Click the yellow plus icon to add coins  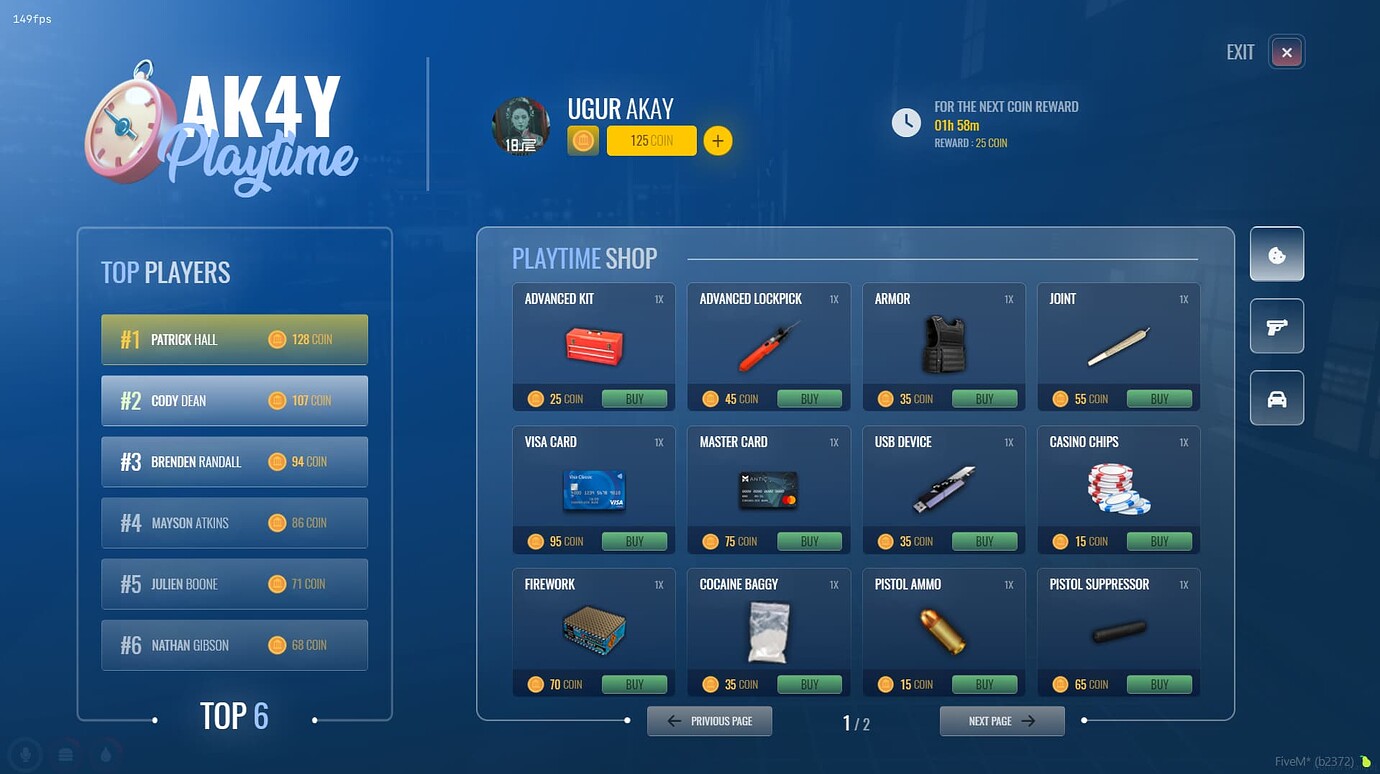click(x=718, y=140)
